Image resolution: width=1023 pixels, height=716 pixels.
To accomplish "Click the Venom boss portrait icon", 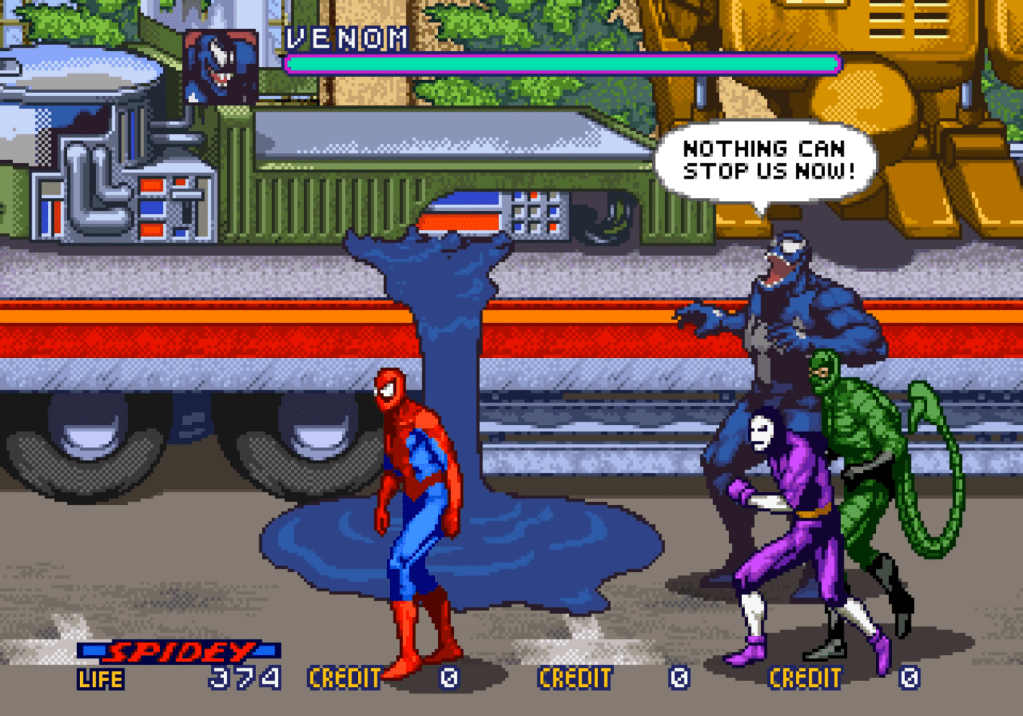I will click(220, 66).
